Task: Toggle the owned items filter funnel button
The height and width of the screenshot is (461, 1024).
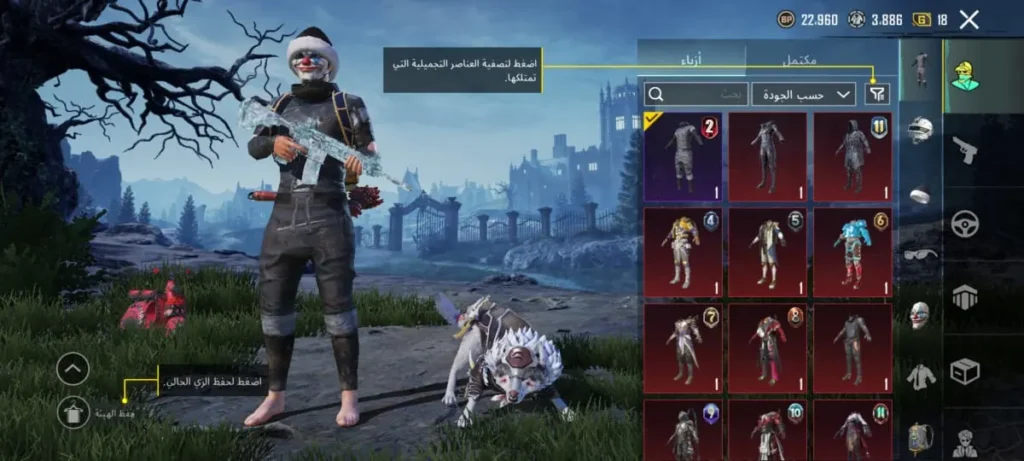Action: (x=876, y=94)
